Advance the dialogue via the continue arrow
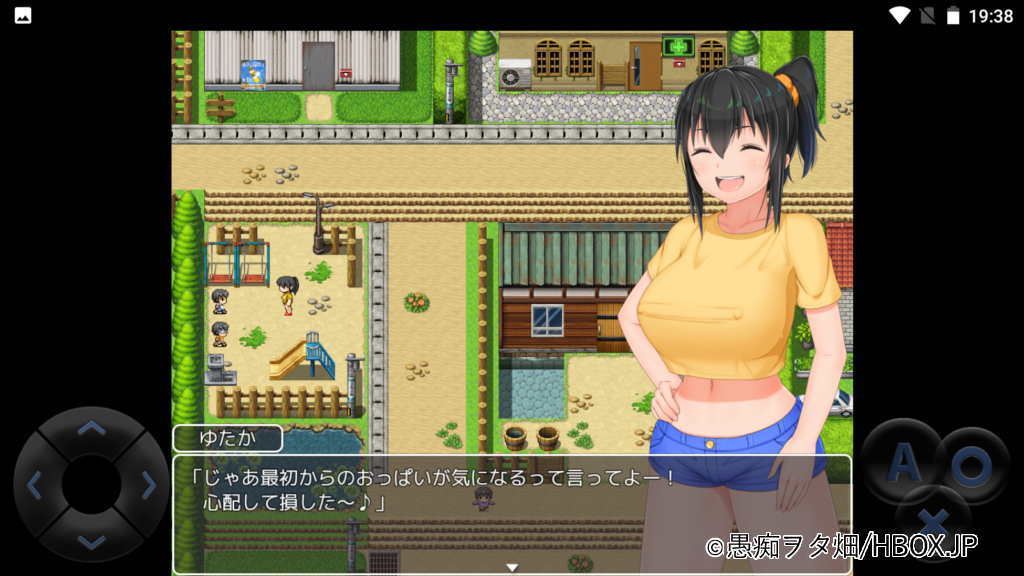Screen dimensions: 1024x576 512,567
